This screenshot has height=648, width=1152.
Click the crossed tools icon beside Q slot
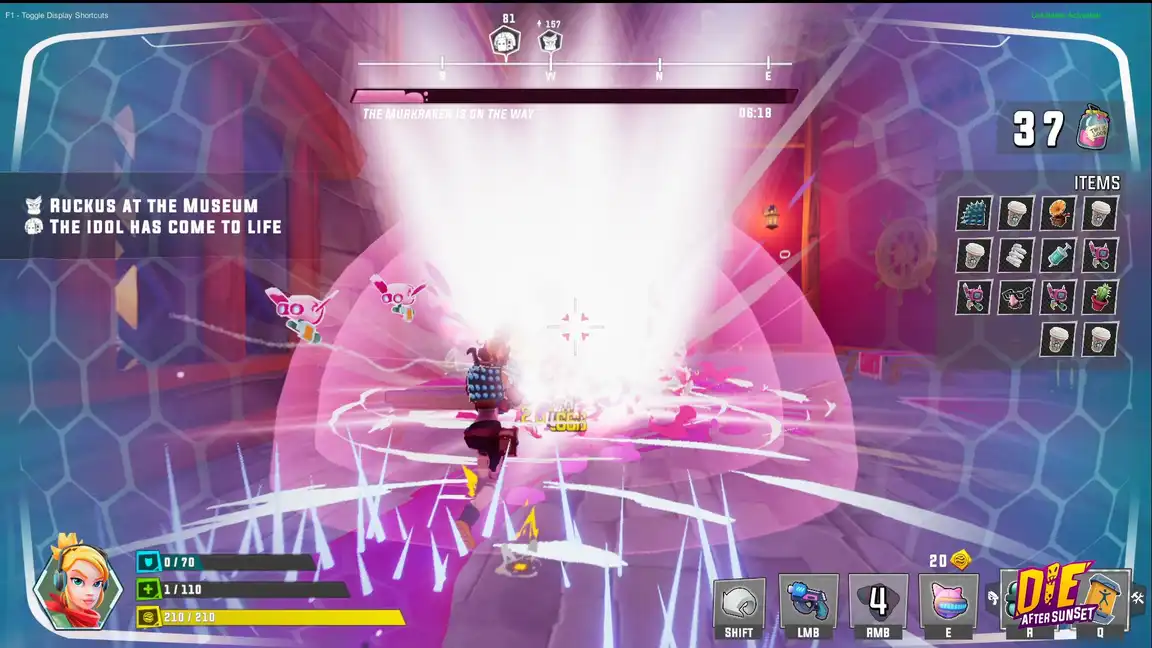pos(1138,598)
